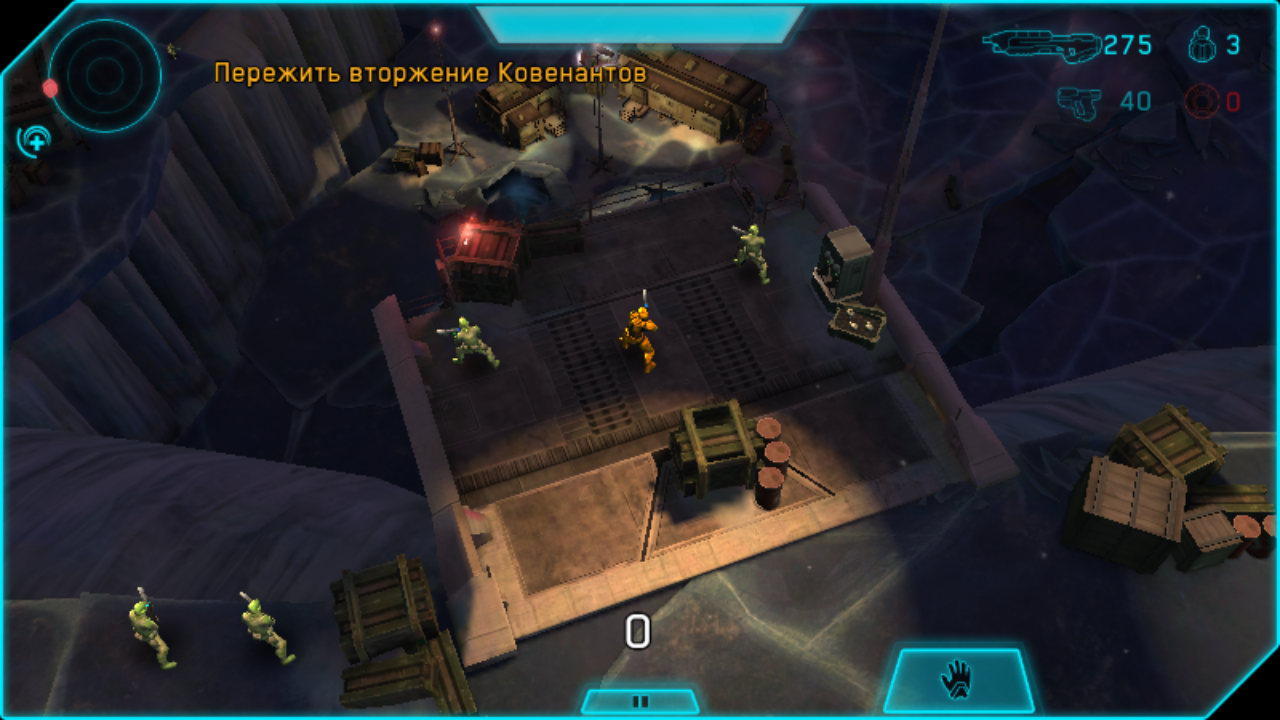
Task: Switch to the pistol weapon icon
Action: pos(1078,102)
